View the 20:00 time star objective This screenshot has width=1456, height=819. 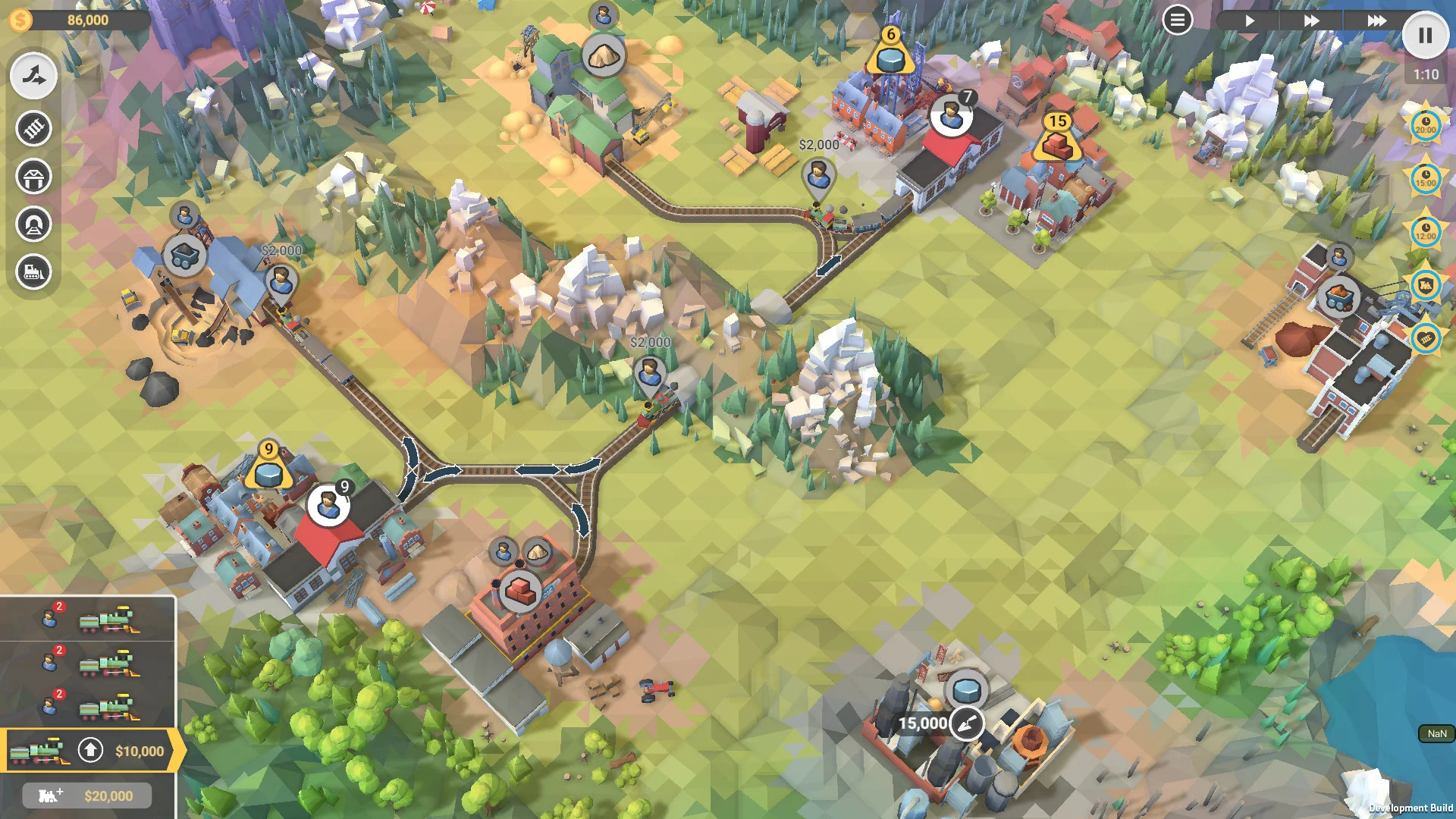click(1425, 126)
